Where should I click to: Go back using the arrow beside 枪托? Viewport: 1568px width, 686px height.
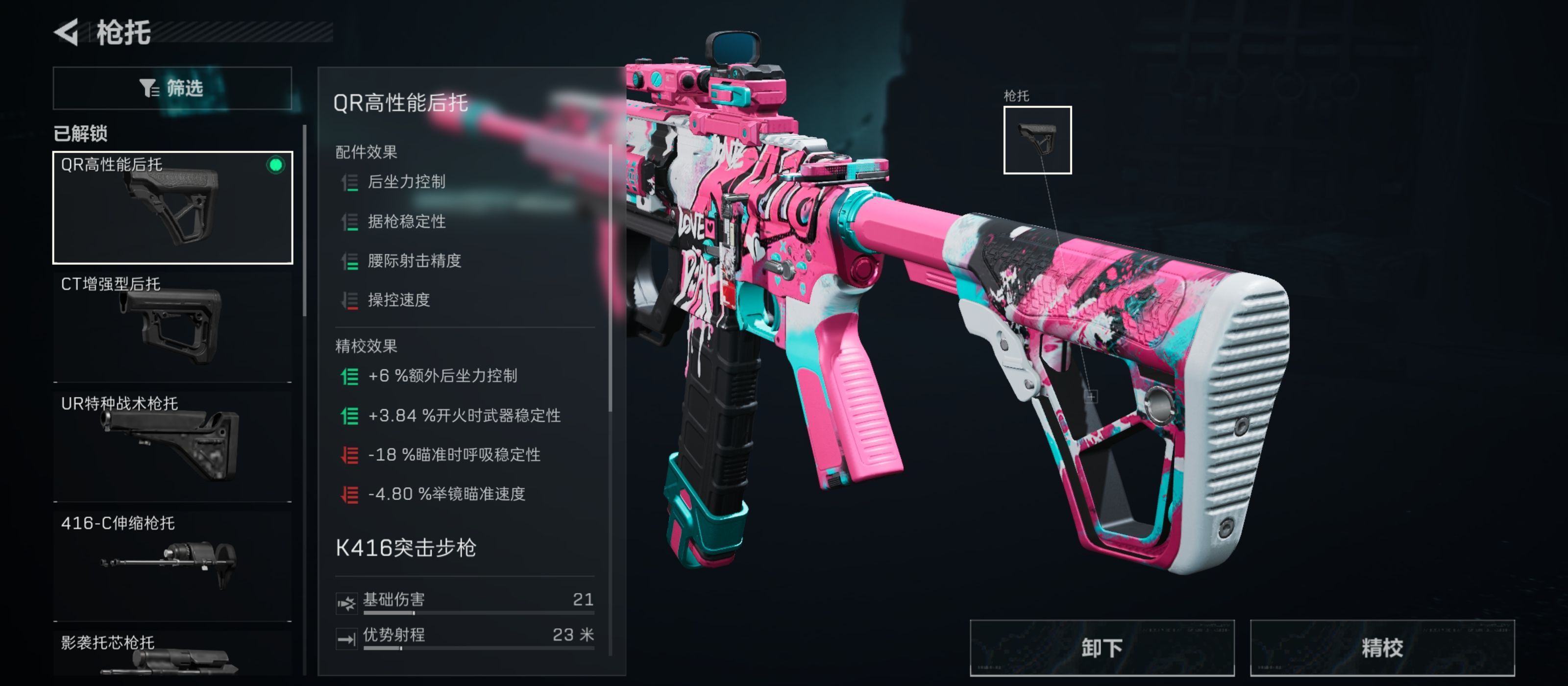[66, 32]
